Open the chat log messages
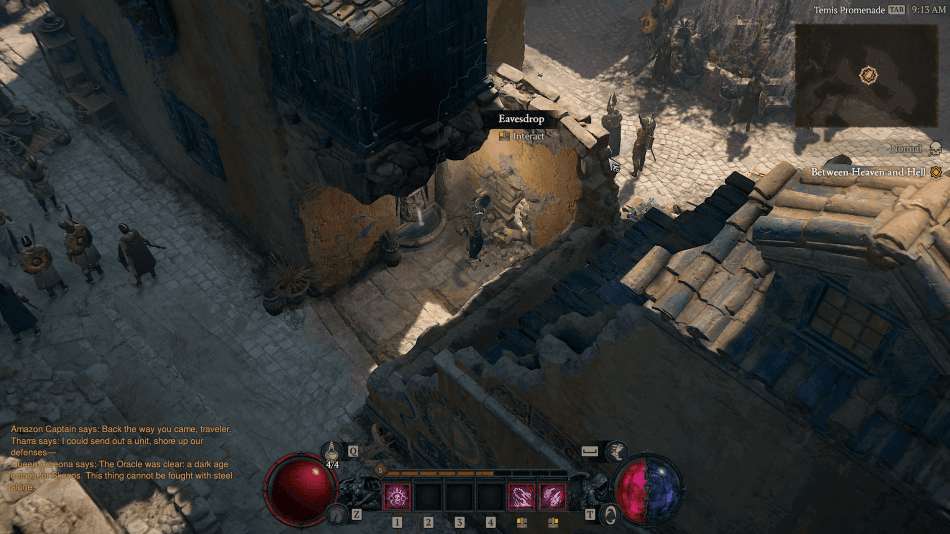Screen dimensions: 950x534 pos(120,458)
